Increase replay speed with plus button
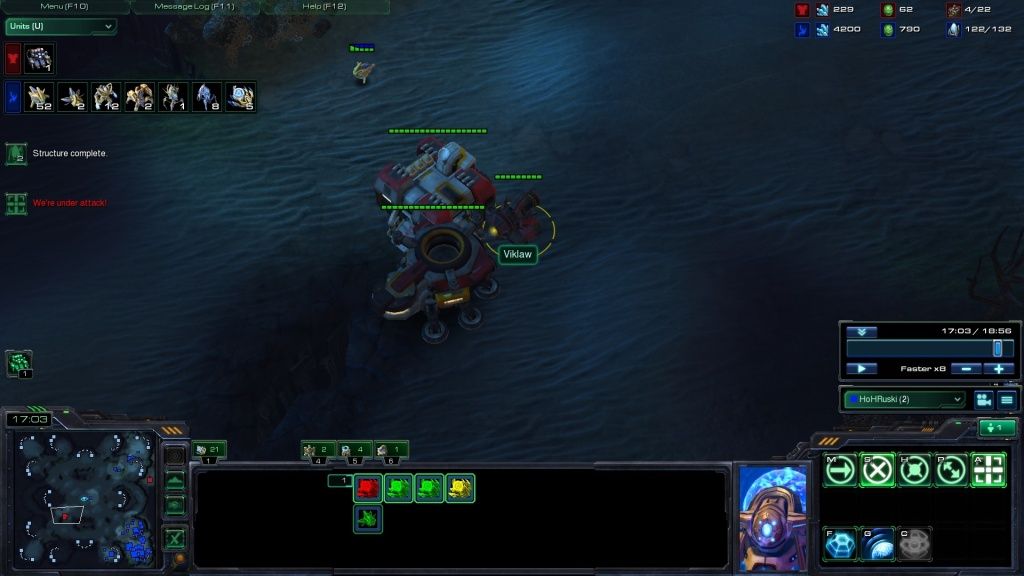The image size is (1024, 576). pos(999,369)
